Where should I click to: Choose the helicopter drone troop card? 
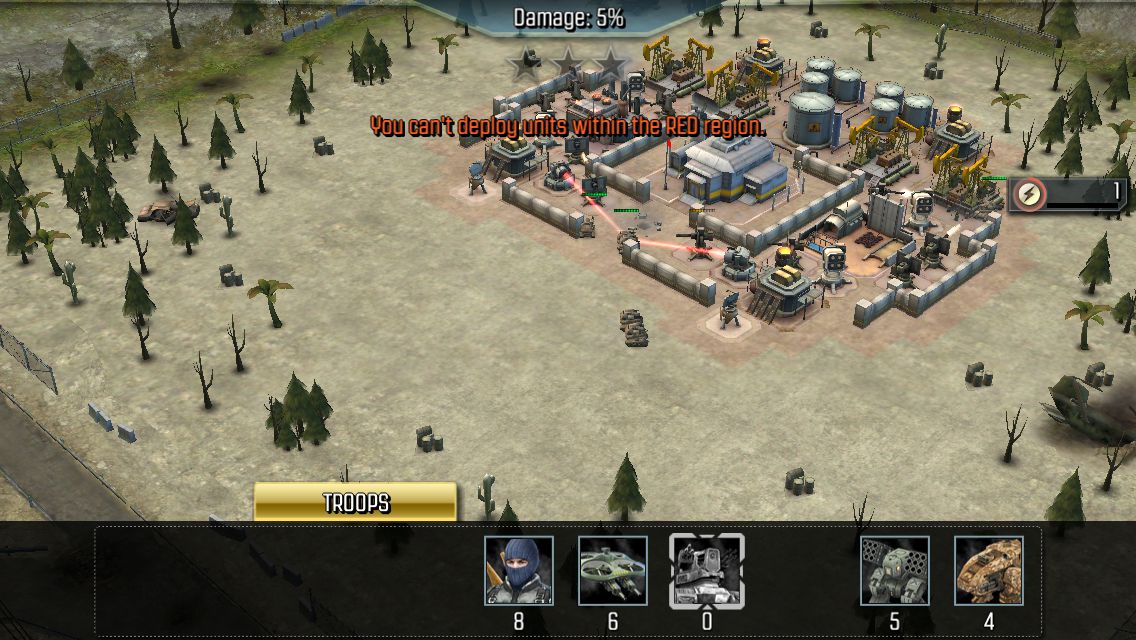coord(612,571)
